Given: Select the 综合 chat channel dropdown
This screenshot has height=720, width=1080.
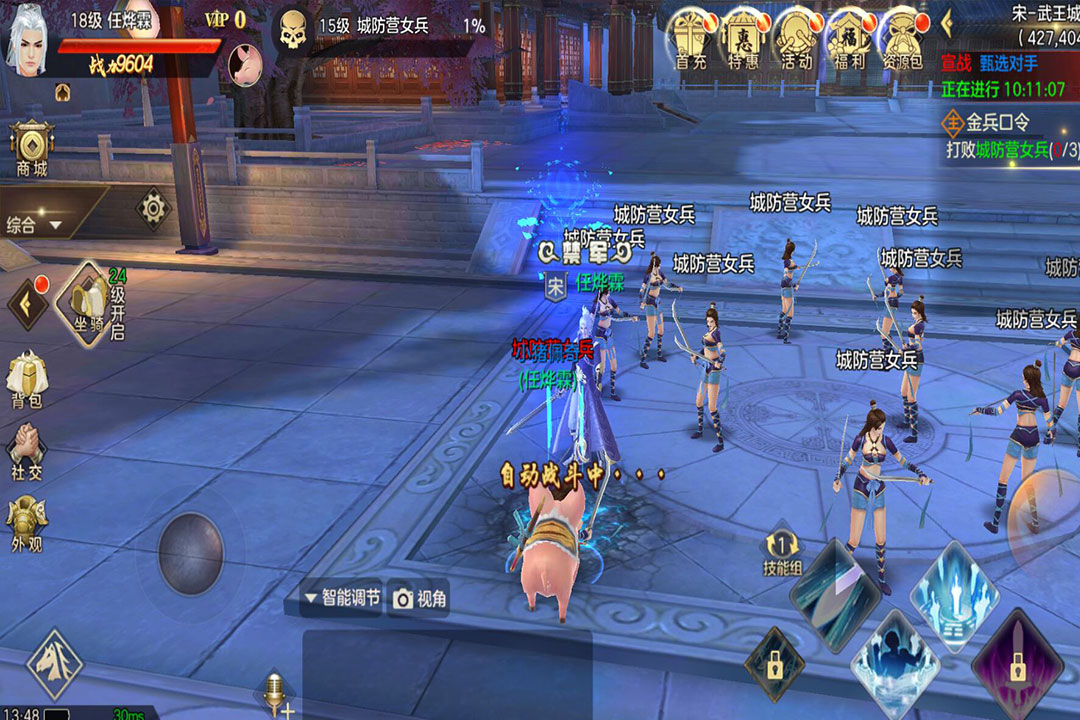Looking at the screenshot, I should [36, 225].
